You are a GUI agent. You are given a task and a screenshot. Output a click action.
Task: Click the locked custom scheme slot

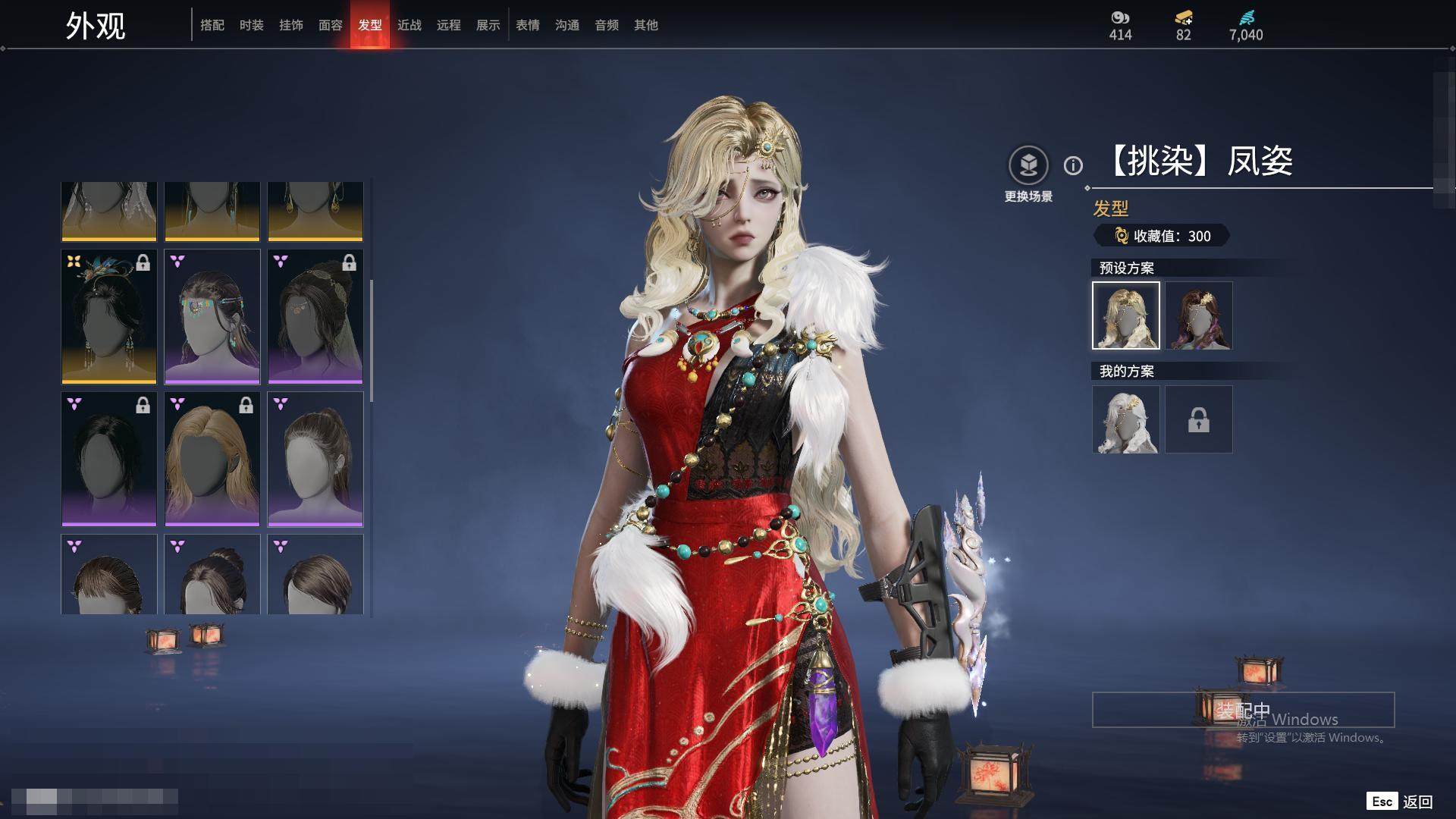[1199, 419]
